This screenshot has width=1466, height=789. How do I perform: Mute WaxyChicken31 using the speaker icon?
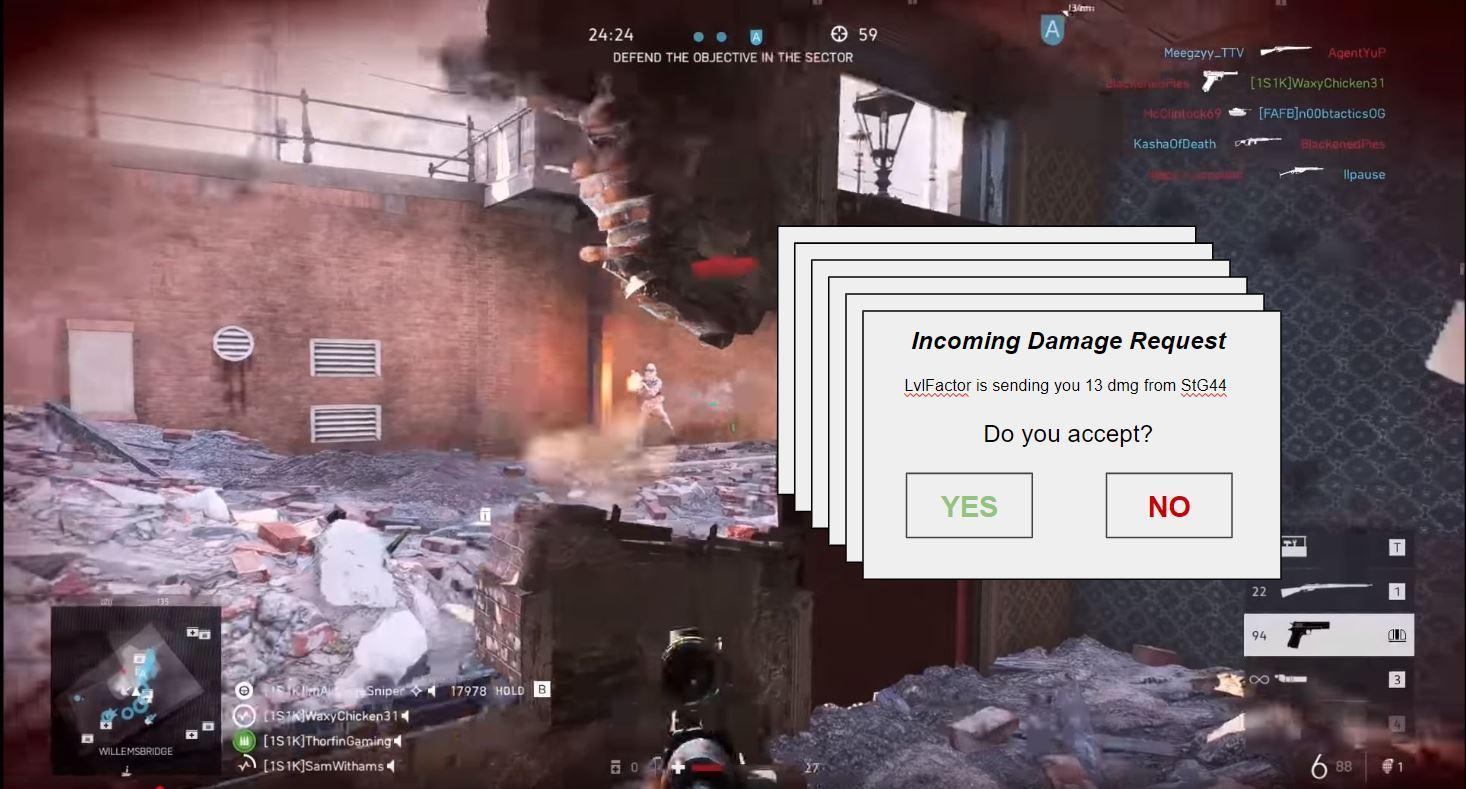(406, 716)
